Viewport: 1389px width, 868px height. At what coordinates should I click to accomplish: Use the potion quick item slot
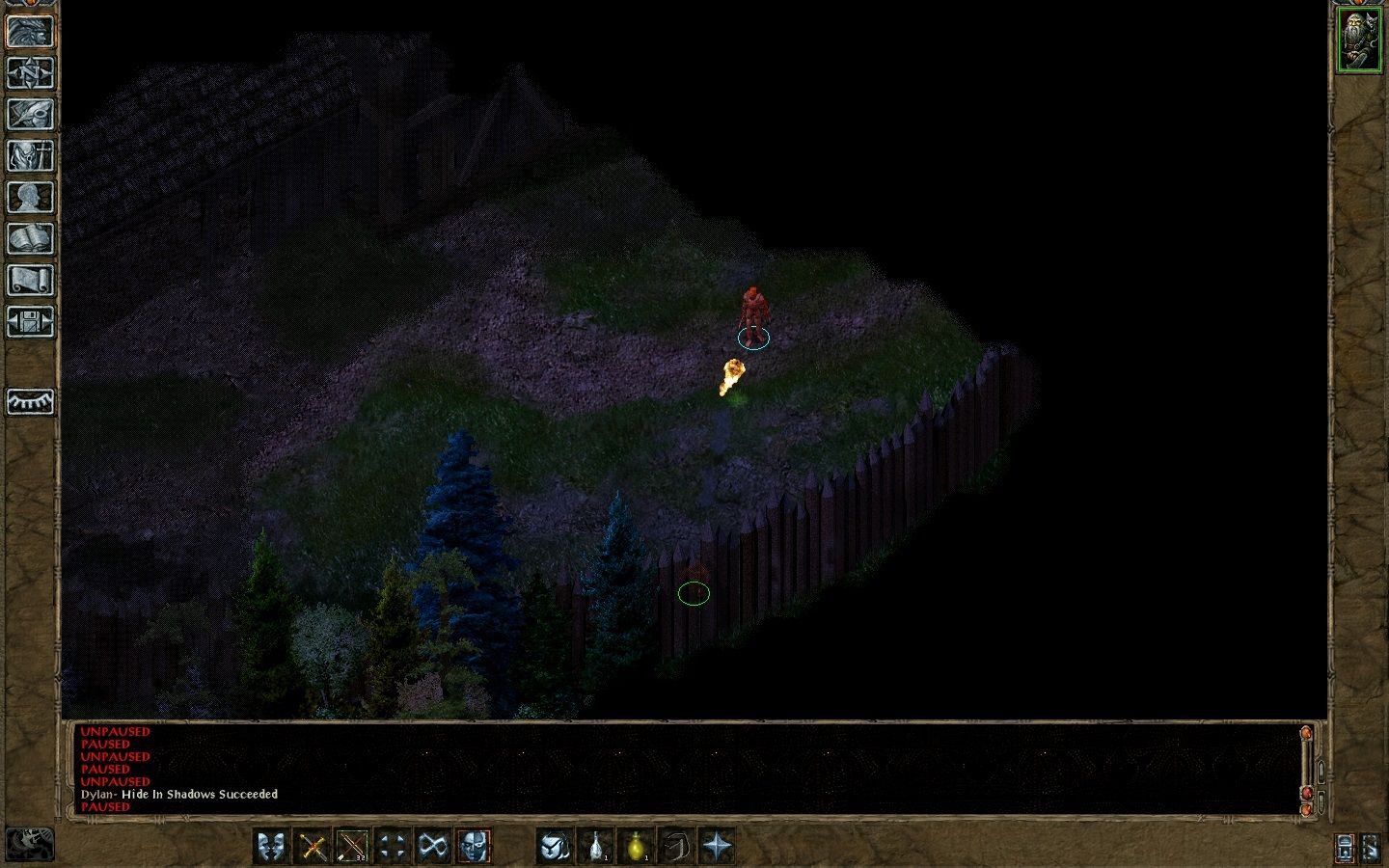click(598, 846)
